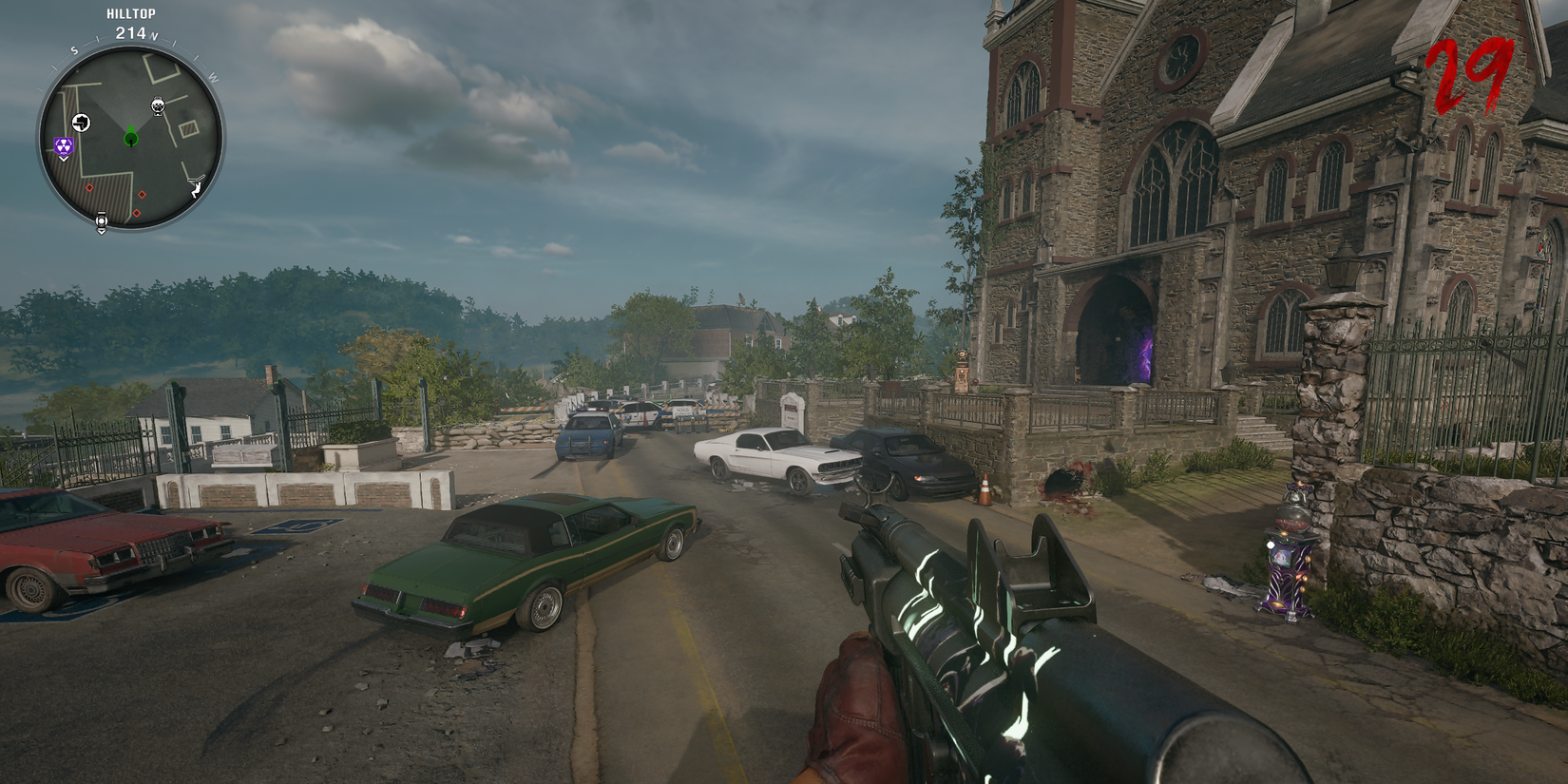Click the HILLTOP zone label above the minimap
This screenshot has width=1568, height=784.
coord(130,13)
